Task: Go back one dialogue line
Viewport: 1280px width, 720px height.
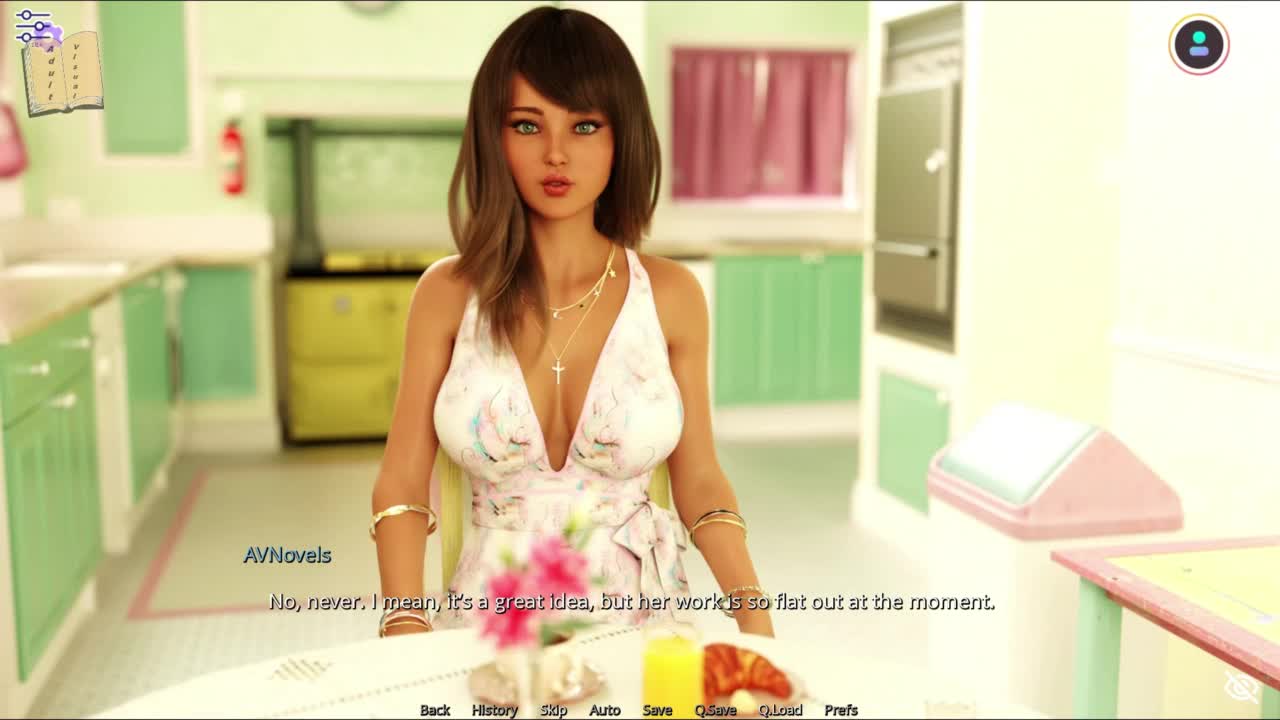Action: click(x=434, y=709)
